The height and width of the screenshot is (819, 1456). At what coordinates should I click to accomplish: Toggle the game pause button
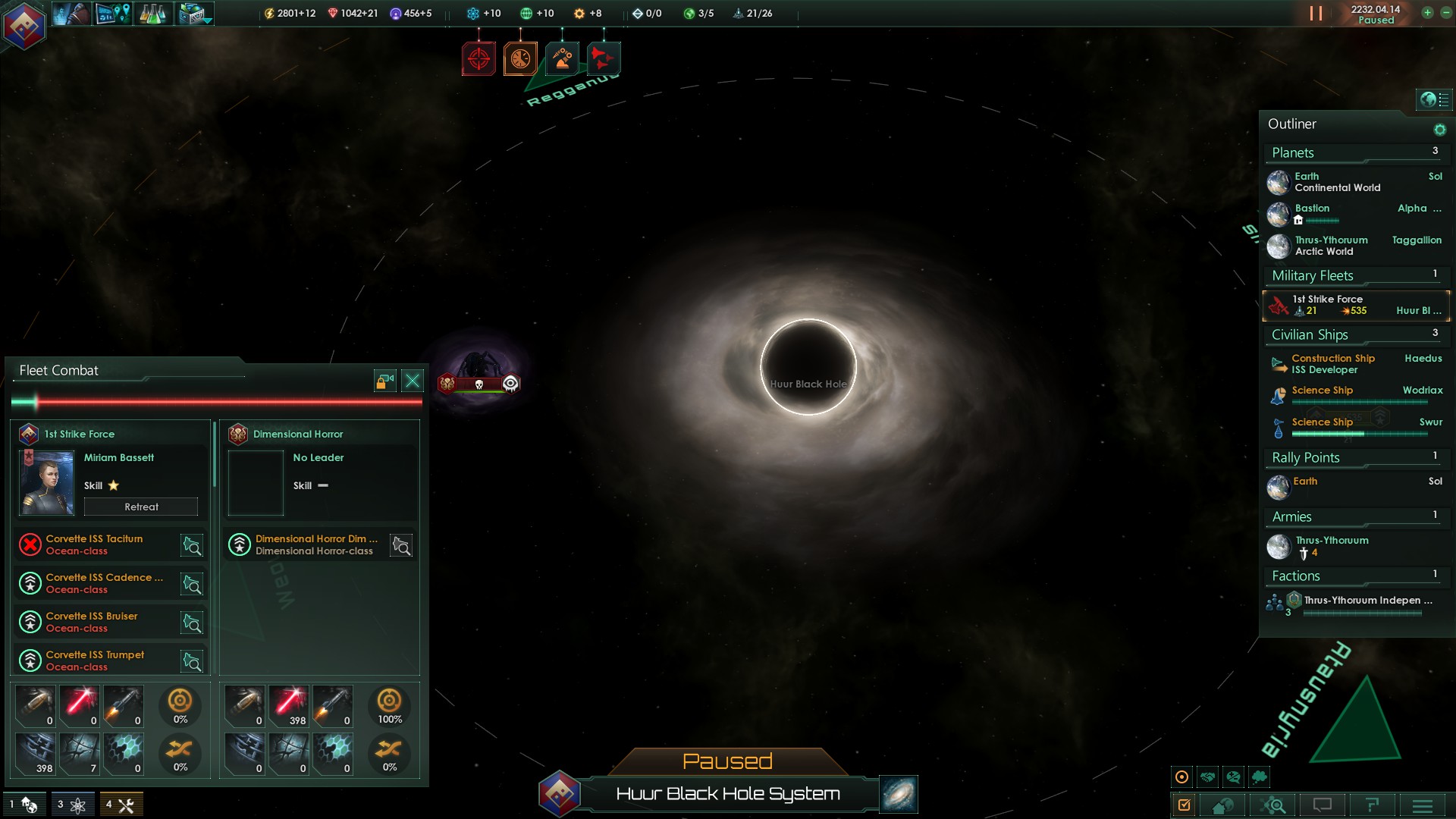click(x=1316, y=14)
